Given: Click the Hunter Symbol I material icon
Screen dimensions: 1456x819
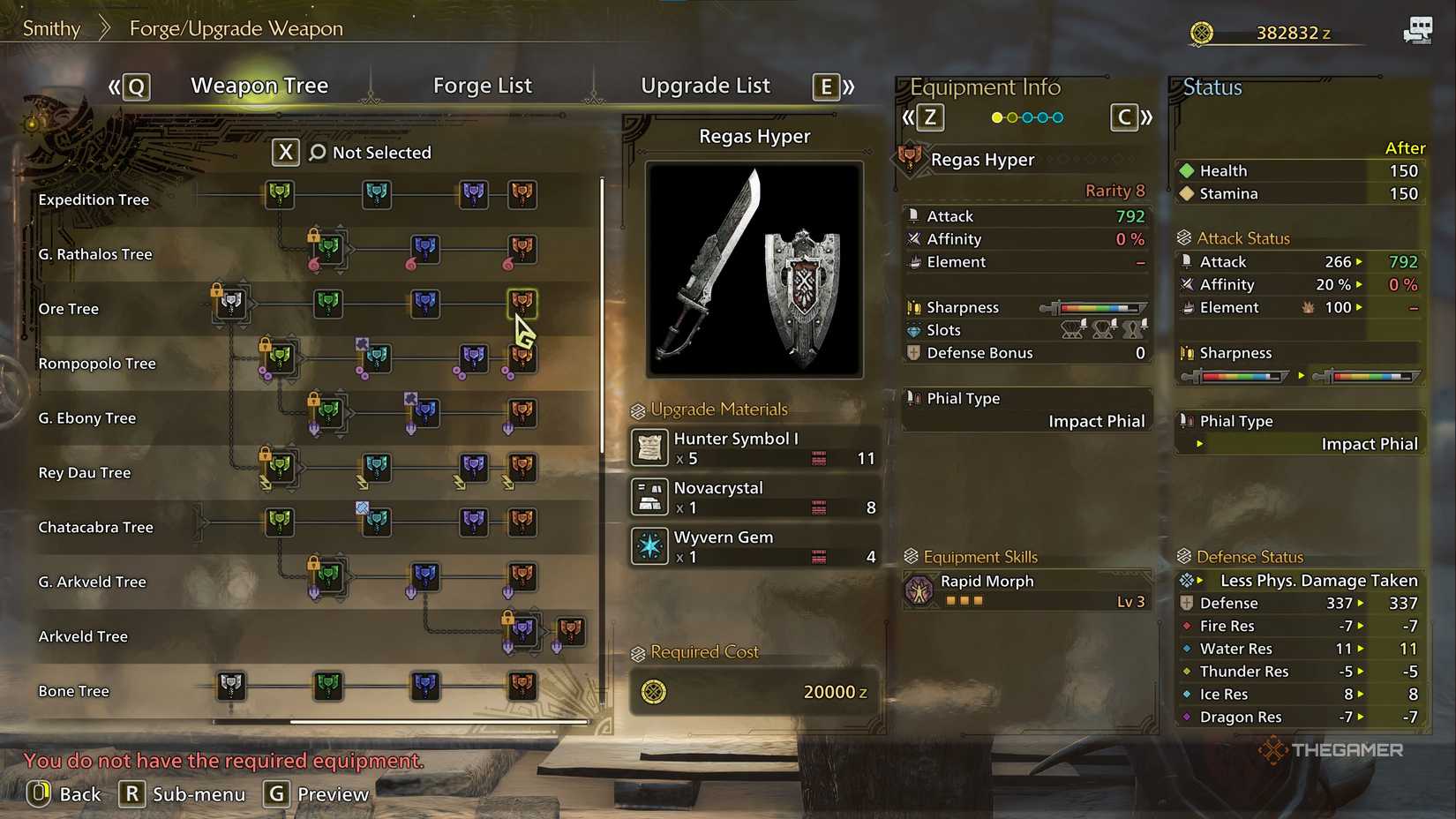Looking at the screenshot, I should coord(650,447).
